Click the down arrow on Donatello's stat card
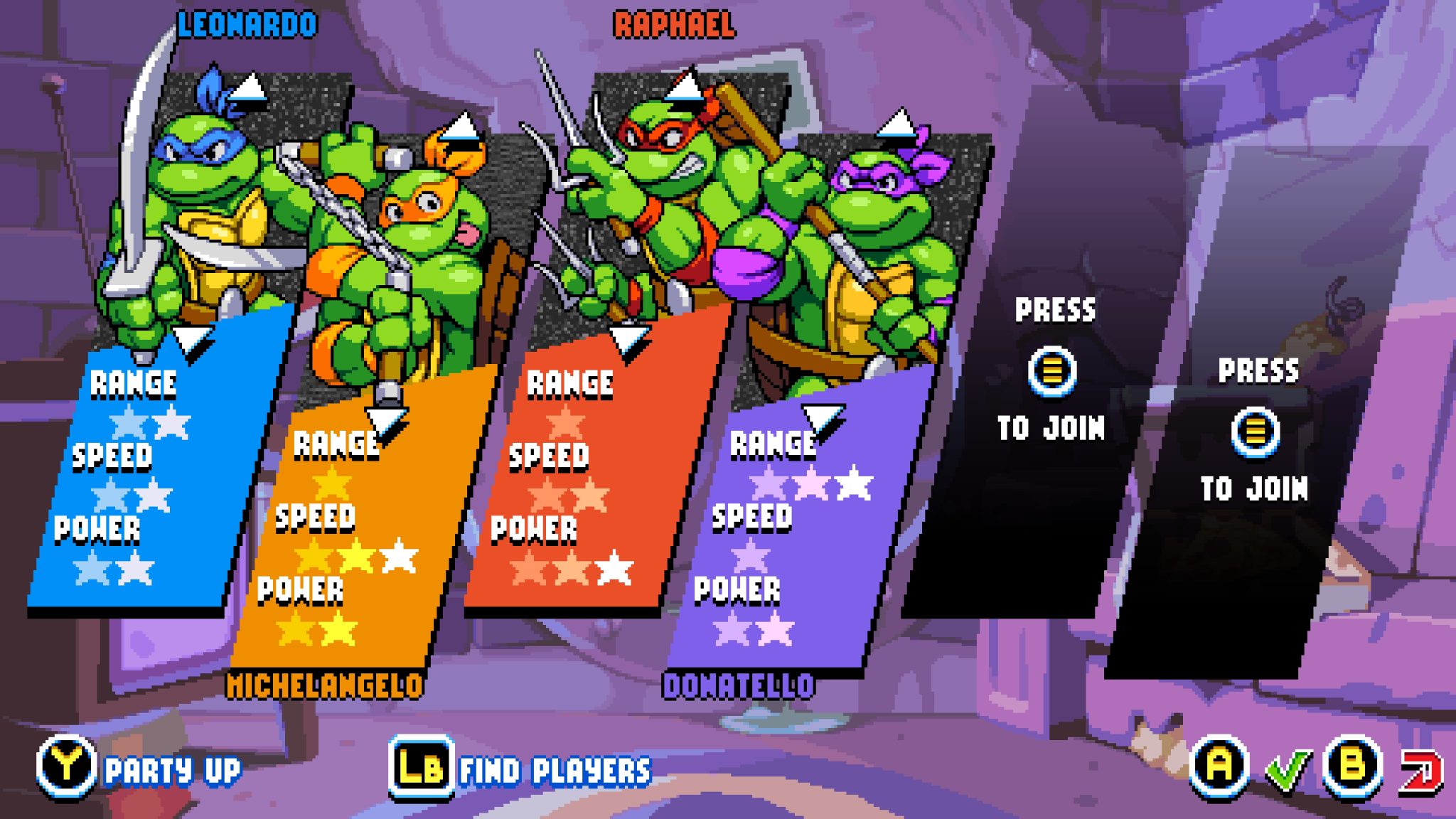The width and height of the screenshot is (1456, 819). click(821, 414)
